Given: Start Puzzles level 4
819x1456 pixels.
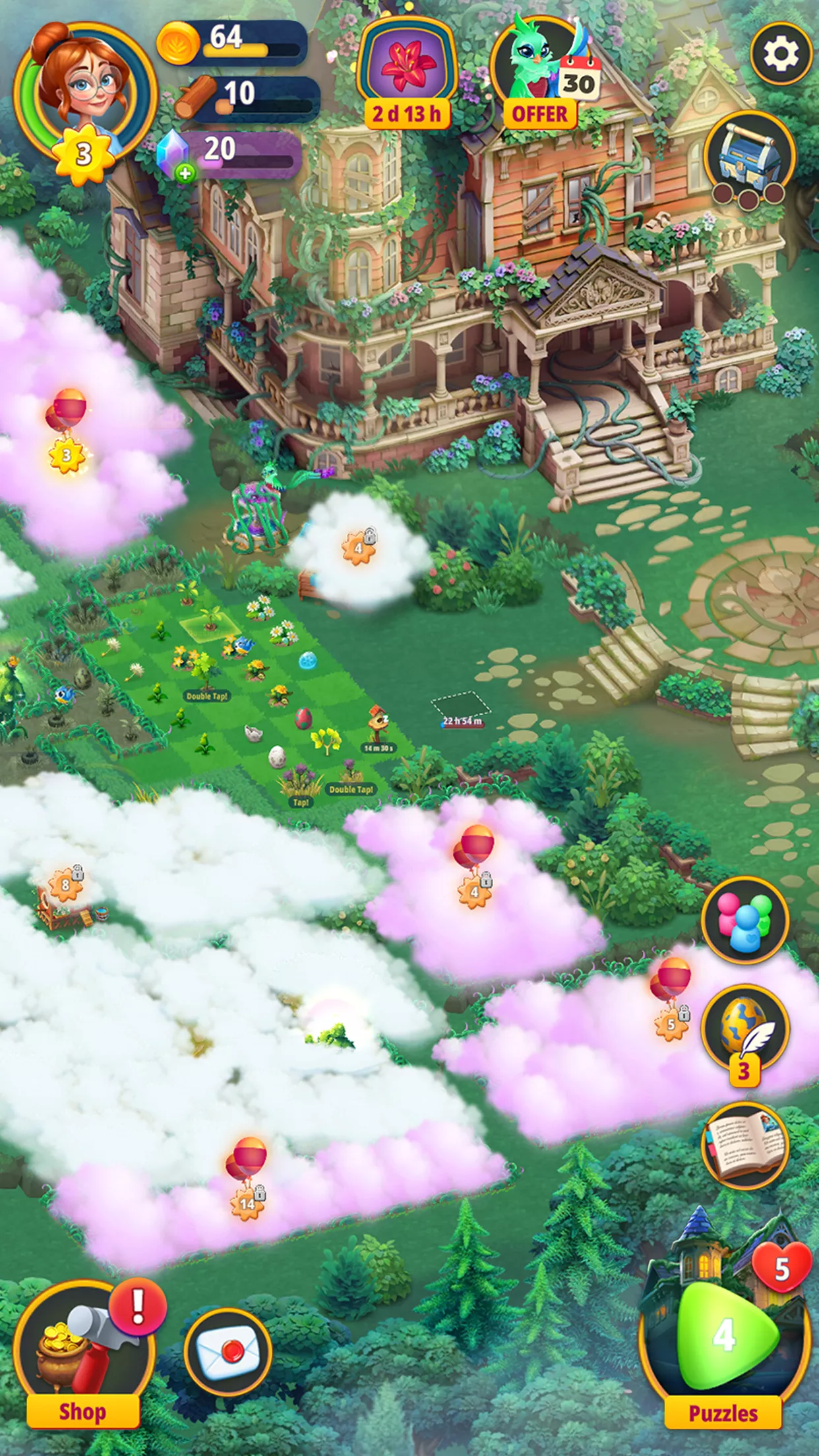Looking at the screenshot, I should [x=724, y=1336].
